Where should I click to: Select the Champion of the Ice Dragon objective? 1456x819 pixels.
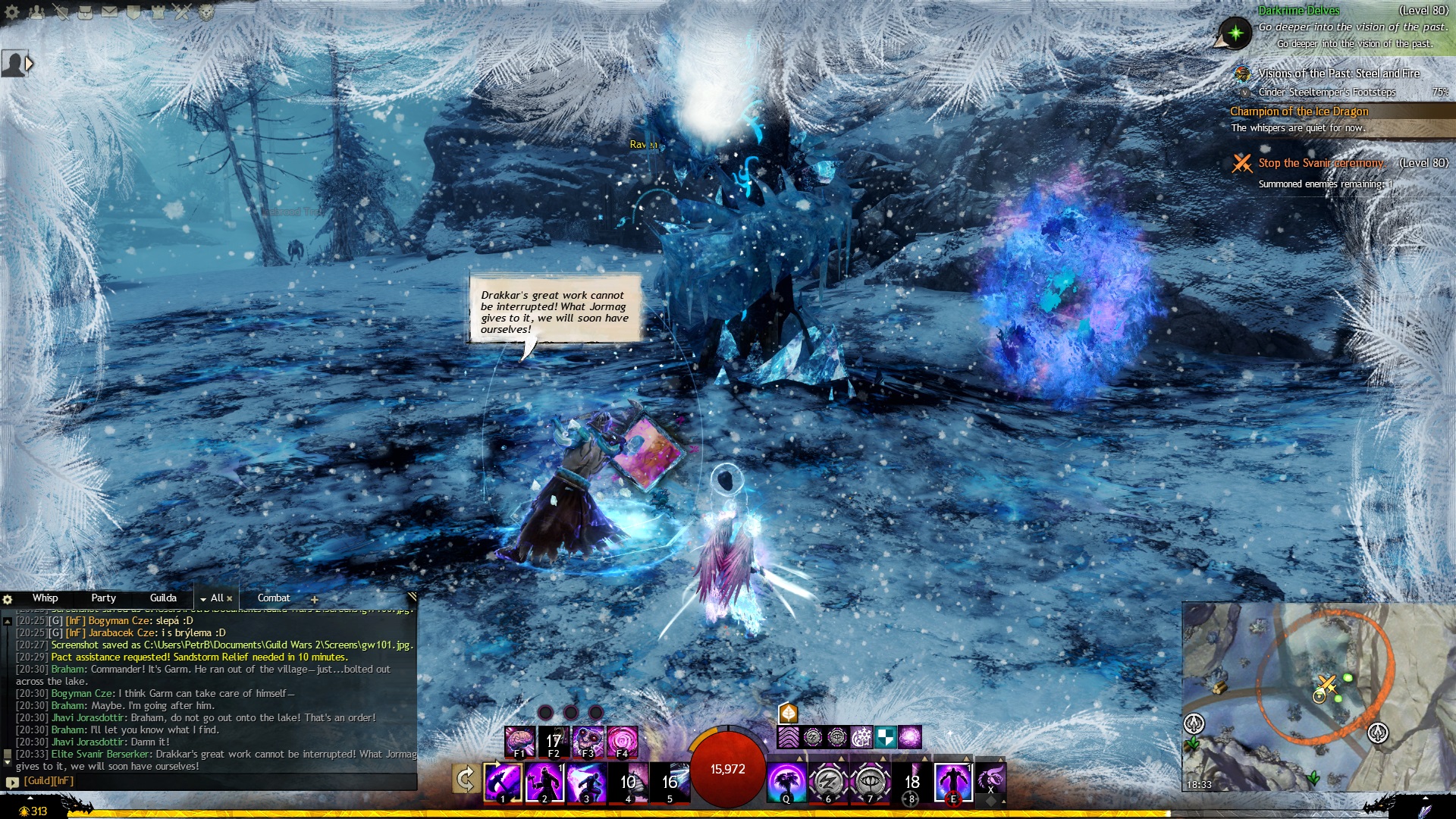(1299, 111)
